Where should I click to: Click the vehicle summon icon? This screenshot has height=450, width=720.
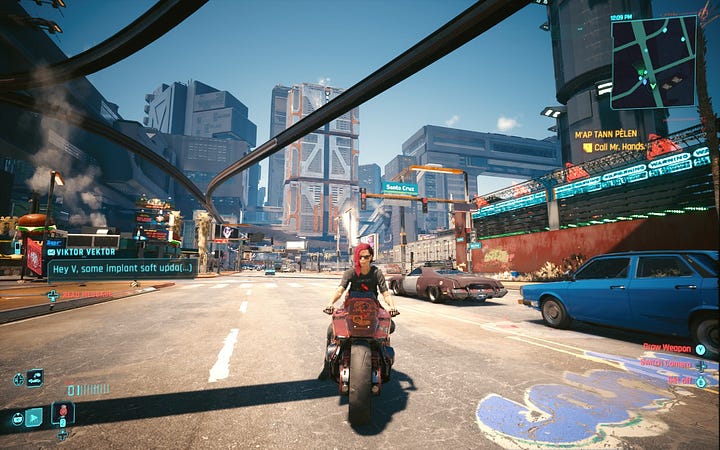[35, 377]
